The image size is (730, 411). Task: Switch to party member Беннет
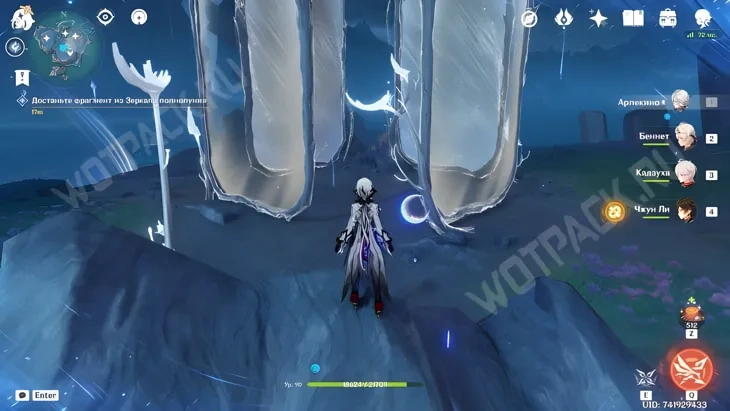[x=684, y=137]
